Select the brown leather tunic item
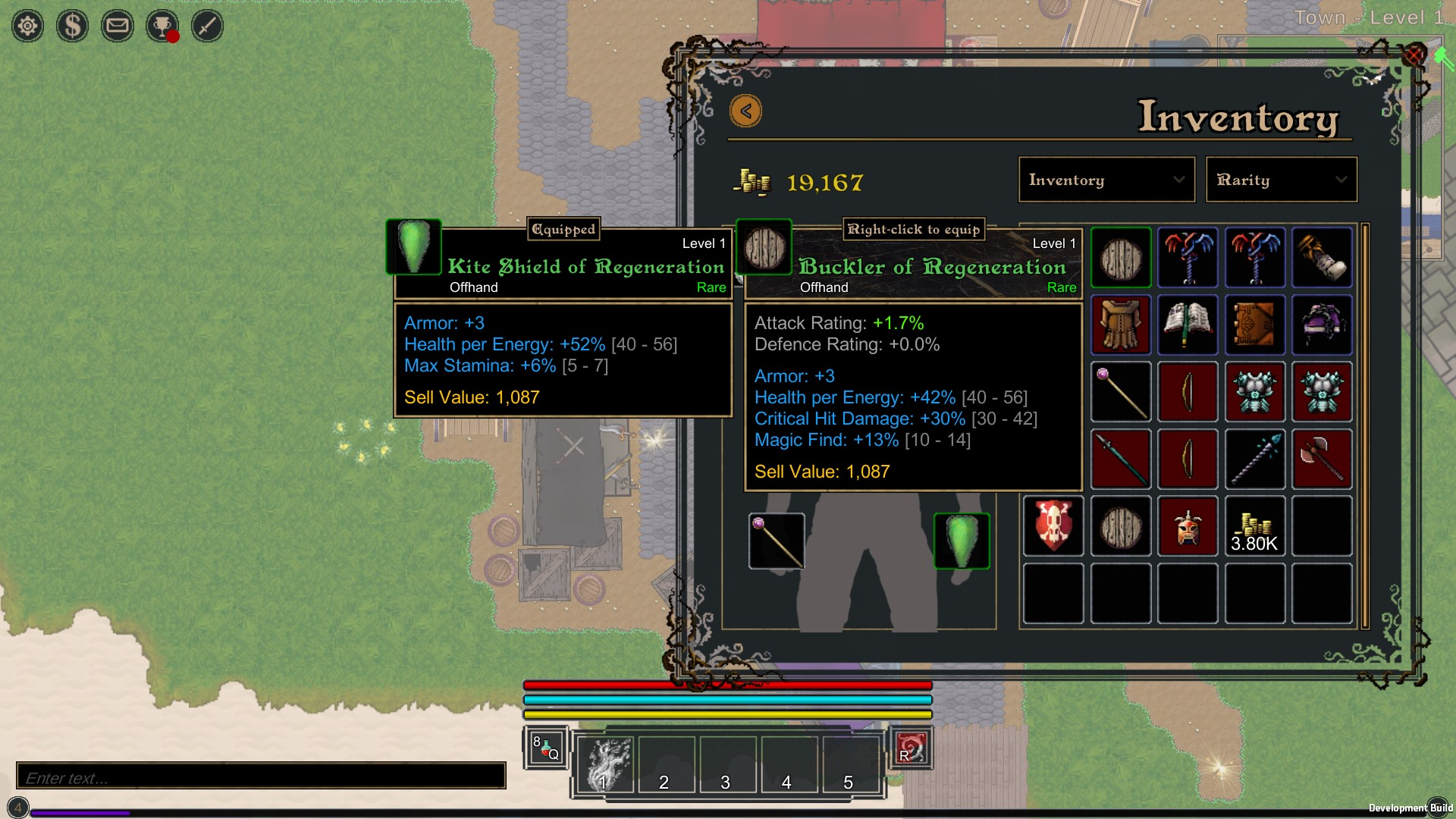Image resolution: width=1456 pixels, height=819 pixels. point(1121,325)
